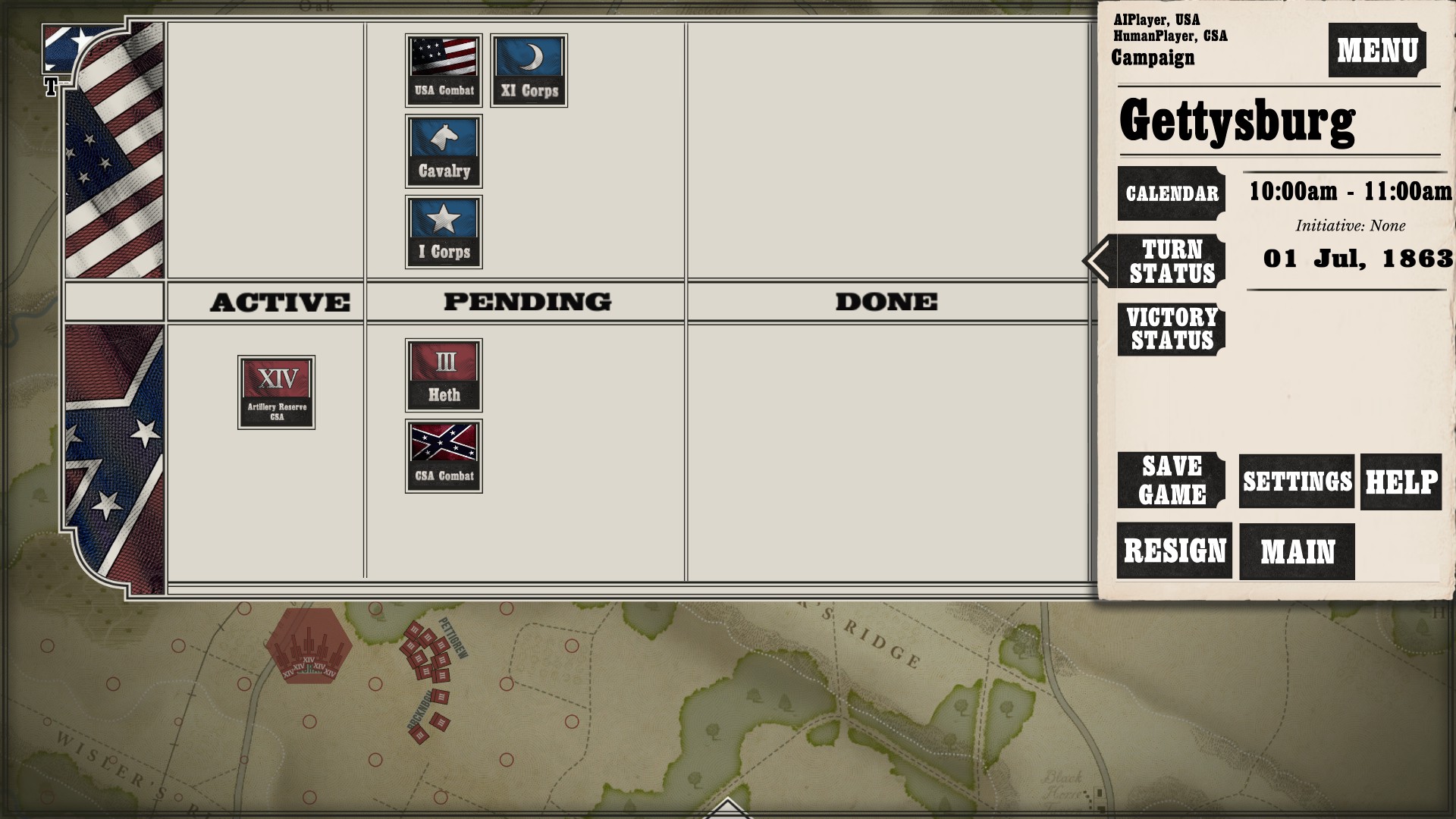The width and height of the screenshot is (1456, 819).
Task: Open the Victory Status panel
Action: (1172, 329)
